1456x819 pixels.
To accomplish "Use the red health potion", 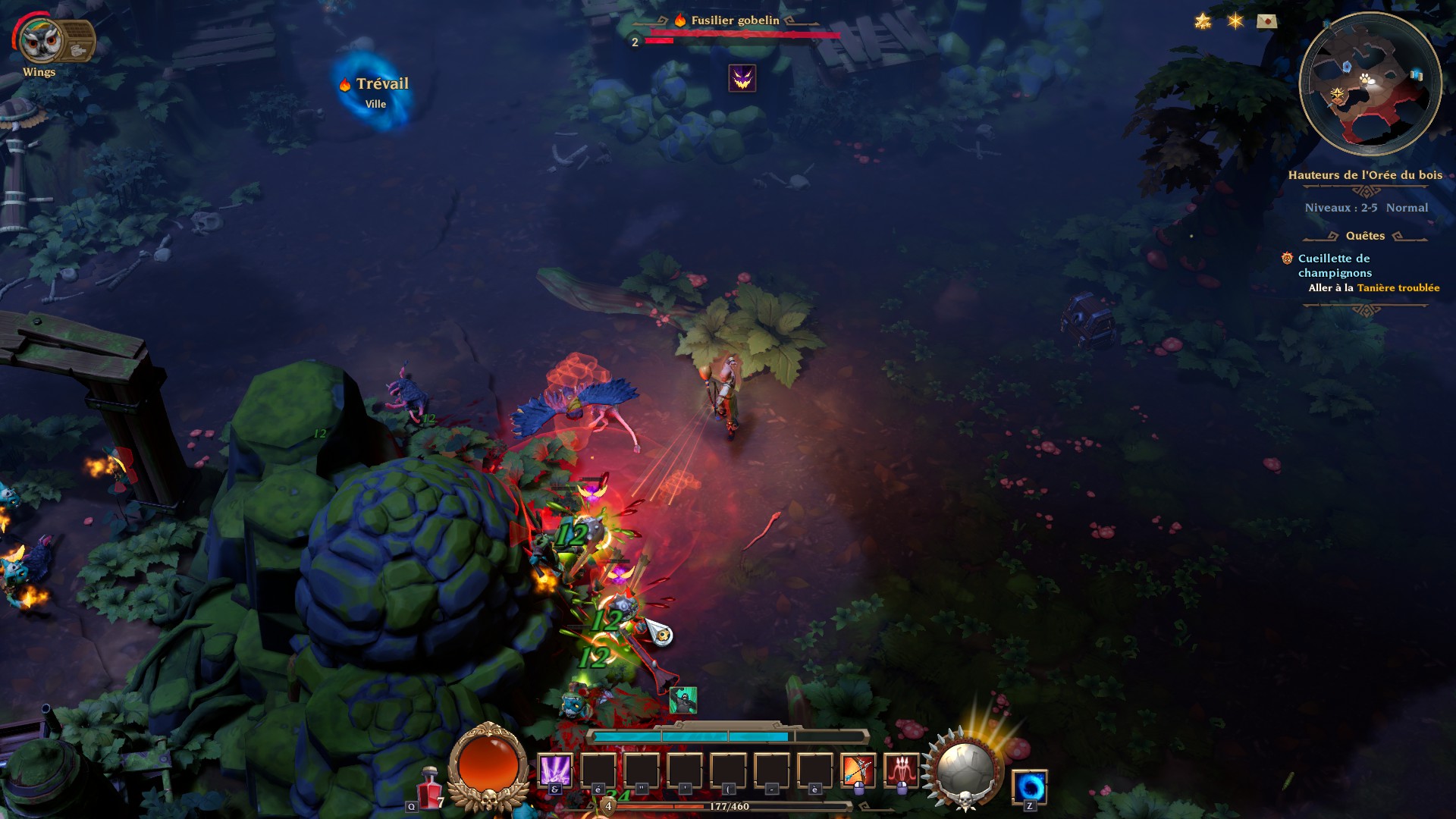I will 430,787.
